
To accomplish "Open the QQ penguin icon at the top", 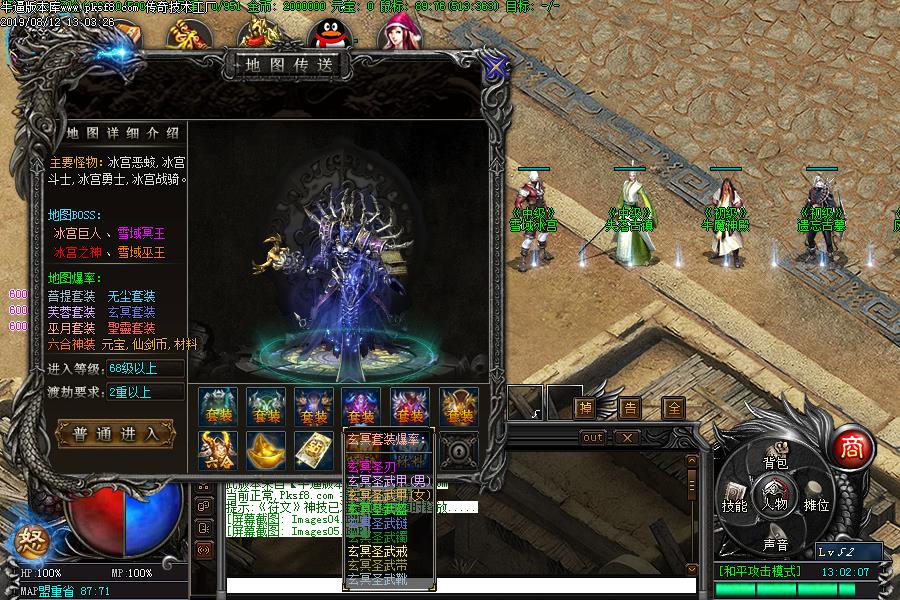I will [325, 36].
